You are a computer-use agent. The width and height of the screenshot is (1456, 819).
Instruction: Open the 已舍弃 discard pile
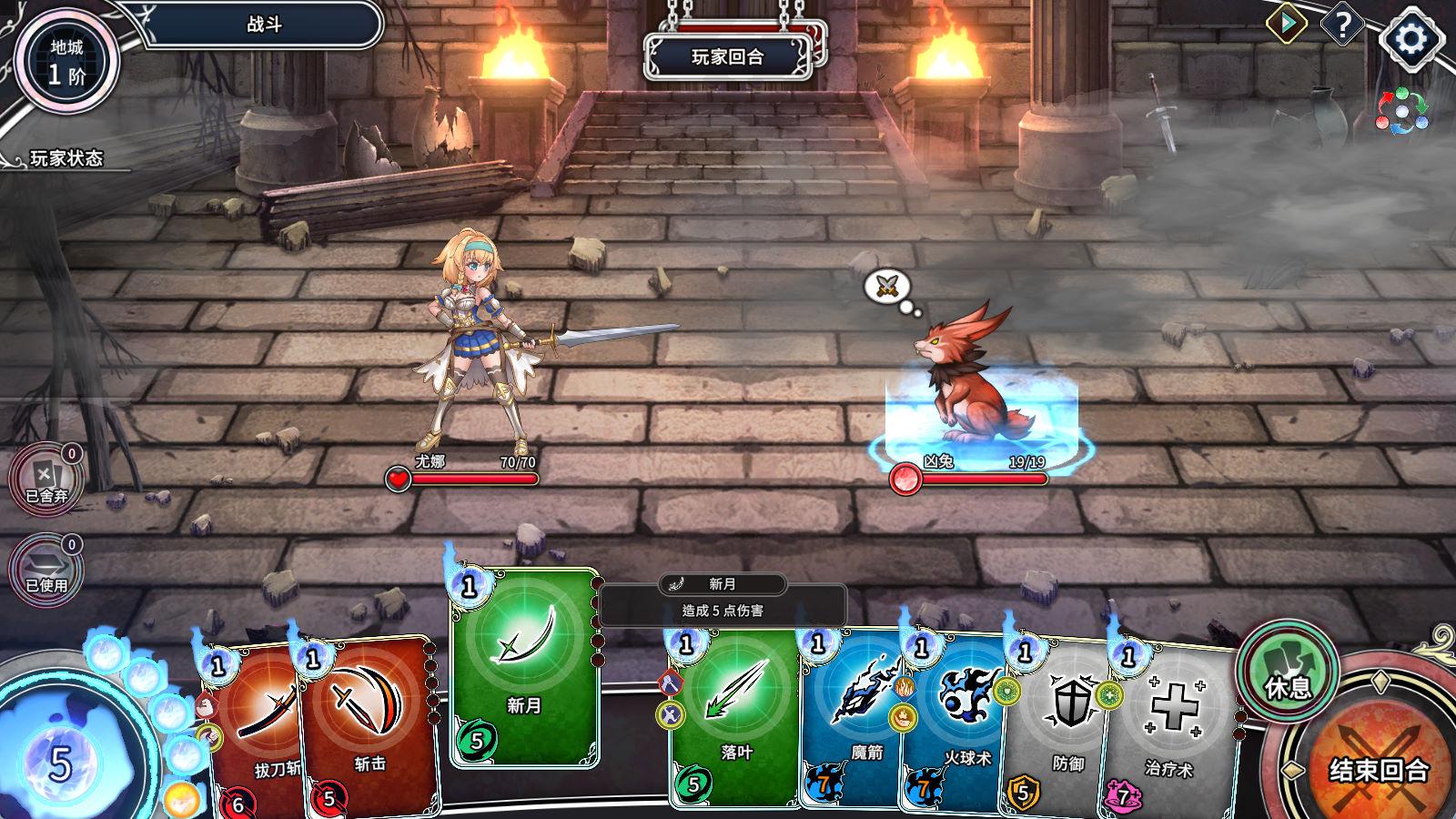click(x=45, y=480)
